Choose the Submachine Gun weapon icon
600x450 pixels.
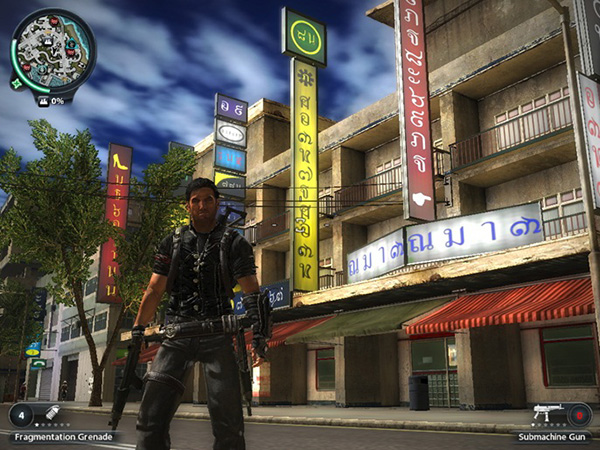tap(546, 413)
